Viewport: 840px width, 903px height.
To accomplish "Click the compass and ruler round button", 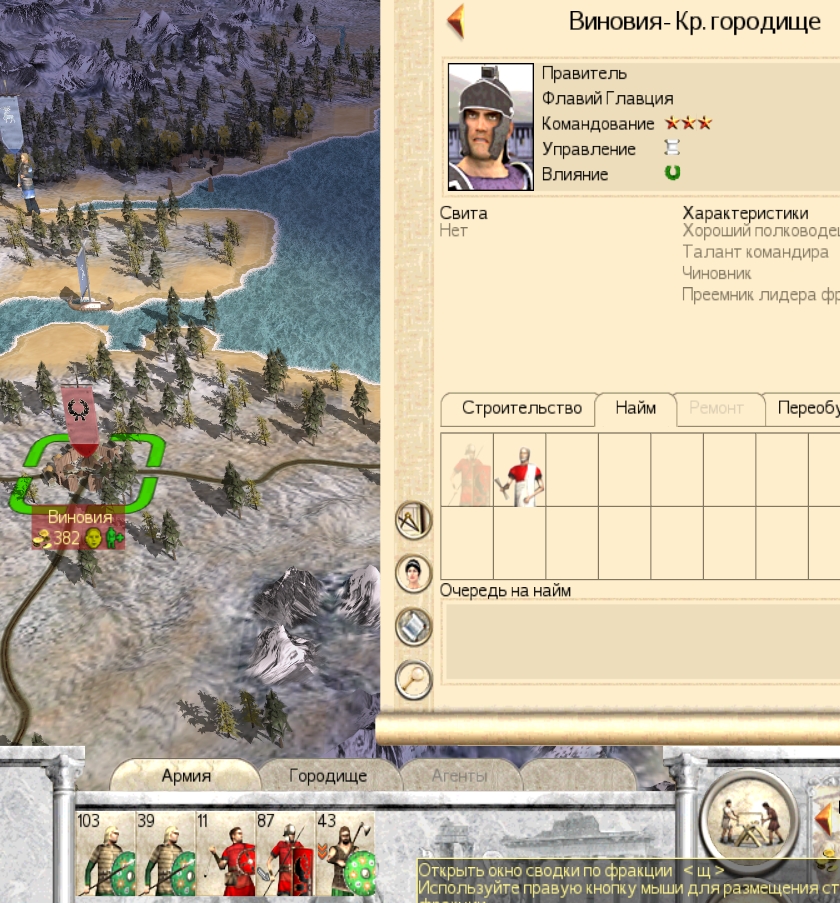I will [414, 520].
